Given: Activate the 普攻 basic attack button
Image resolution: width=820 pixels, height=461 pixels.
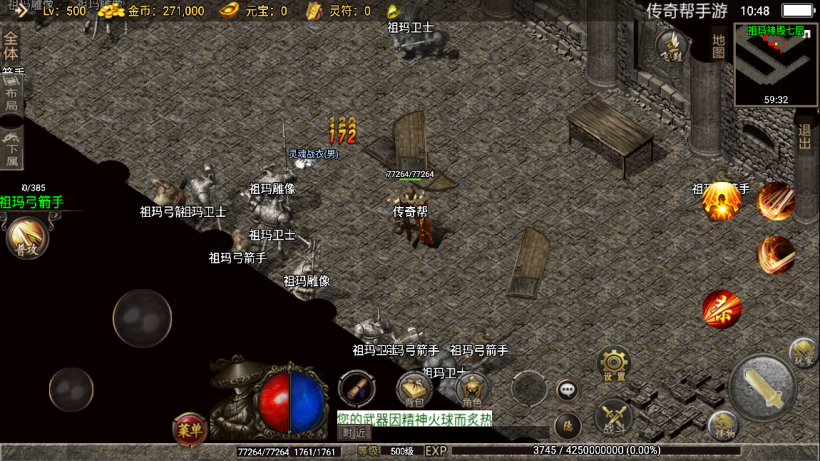Looking at the screenshot, I should point(26,238).
